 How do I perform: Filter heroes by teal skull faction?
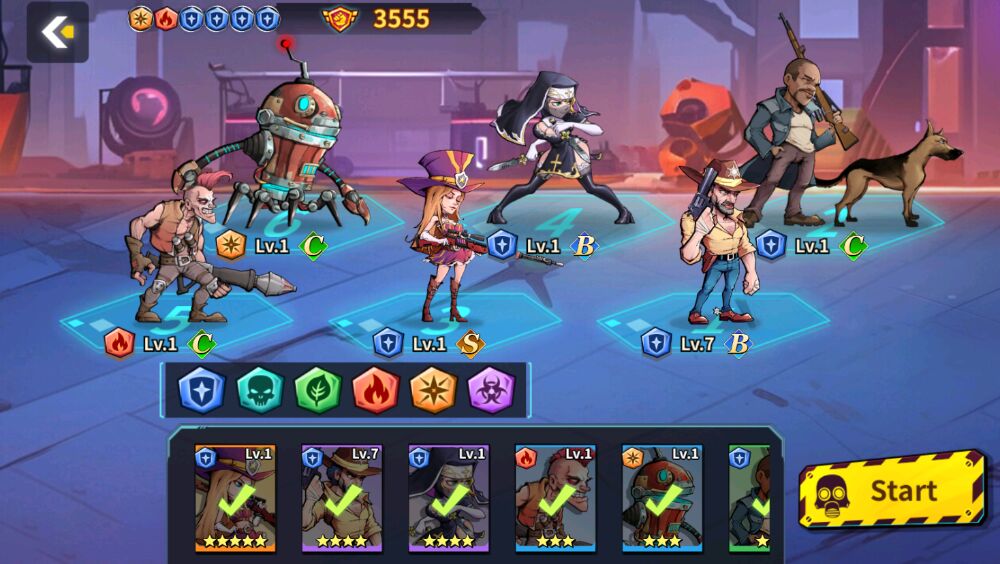(260, 390)
